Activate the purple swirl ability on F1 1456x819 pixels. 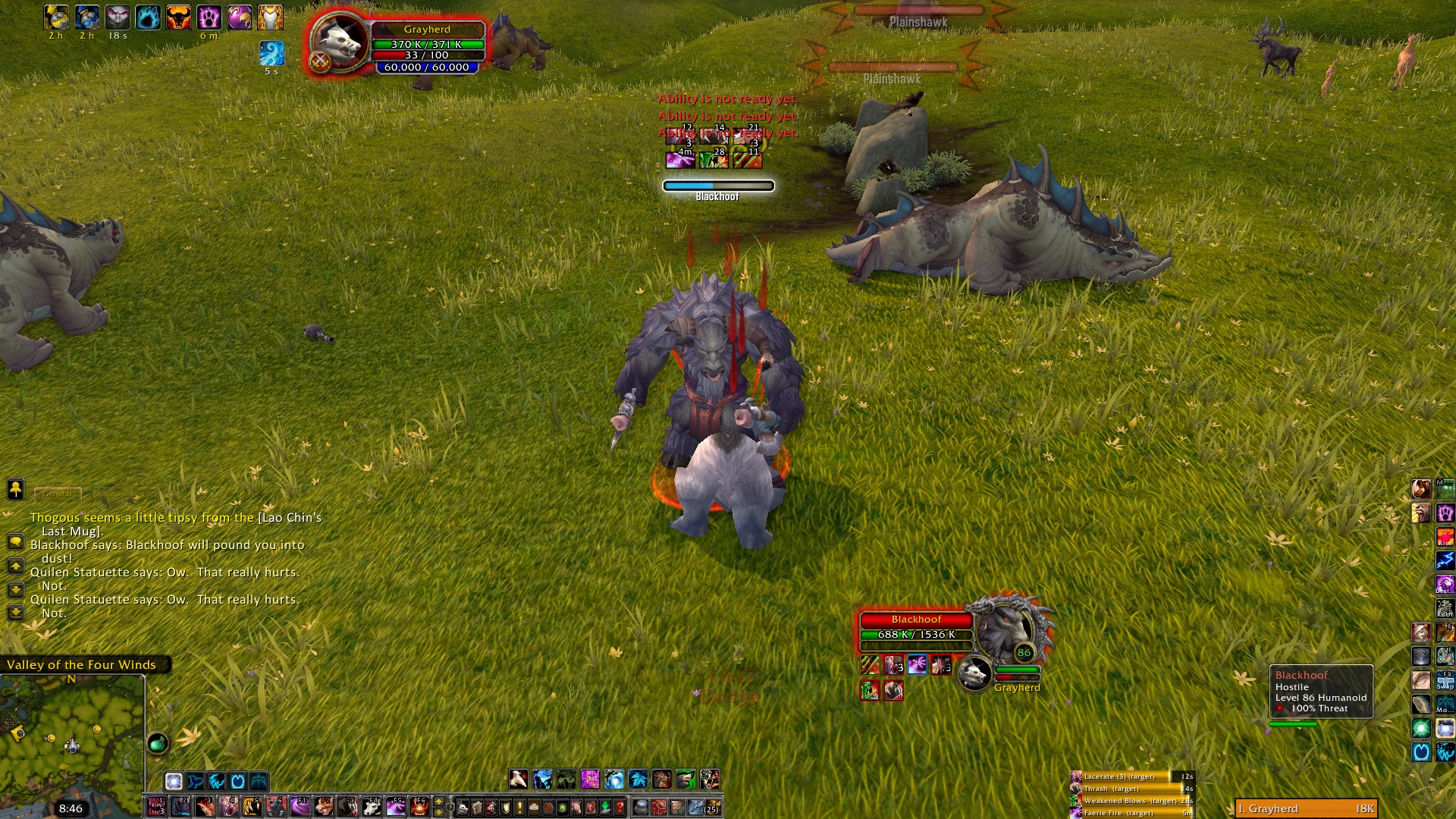click(x=300, y=806)
